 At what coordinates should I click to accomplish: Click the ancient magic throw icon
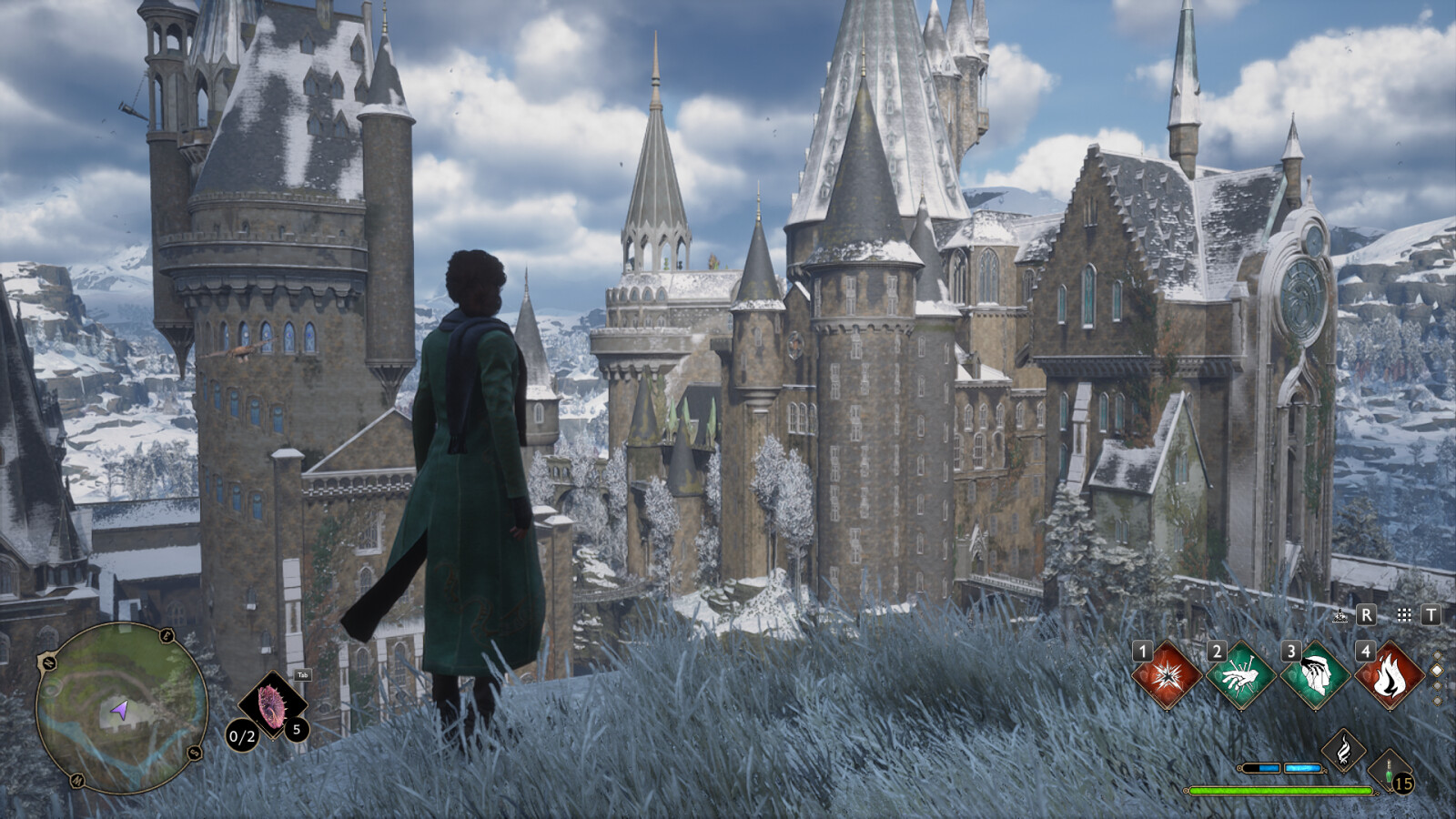pyautogui.click(x=1340, y=616)
